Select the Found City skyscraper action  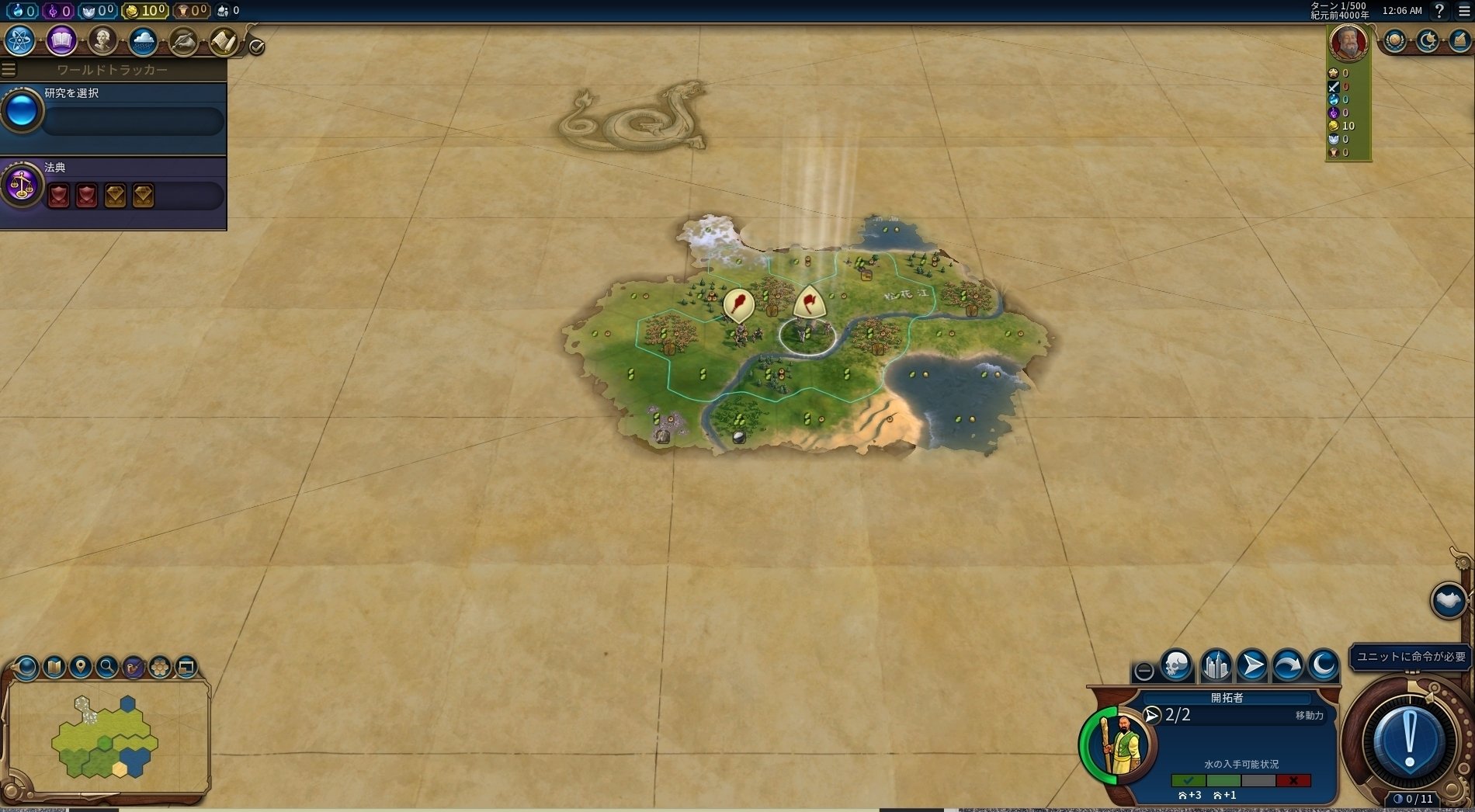tap(1215, 665)
